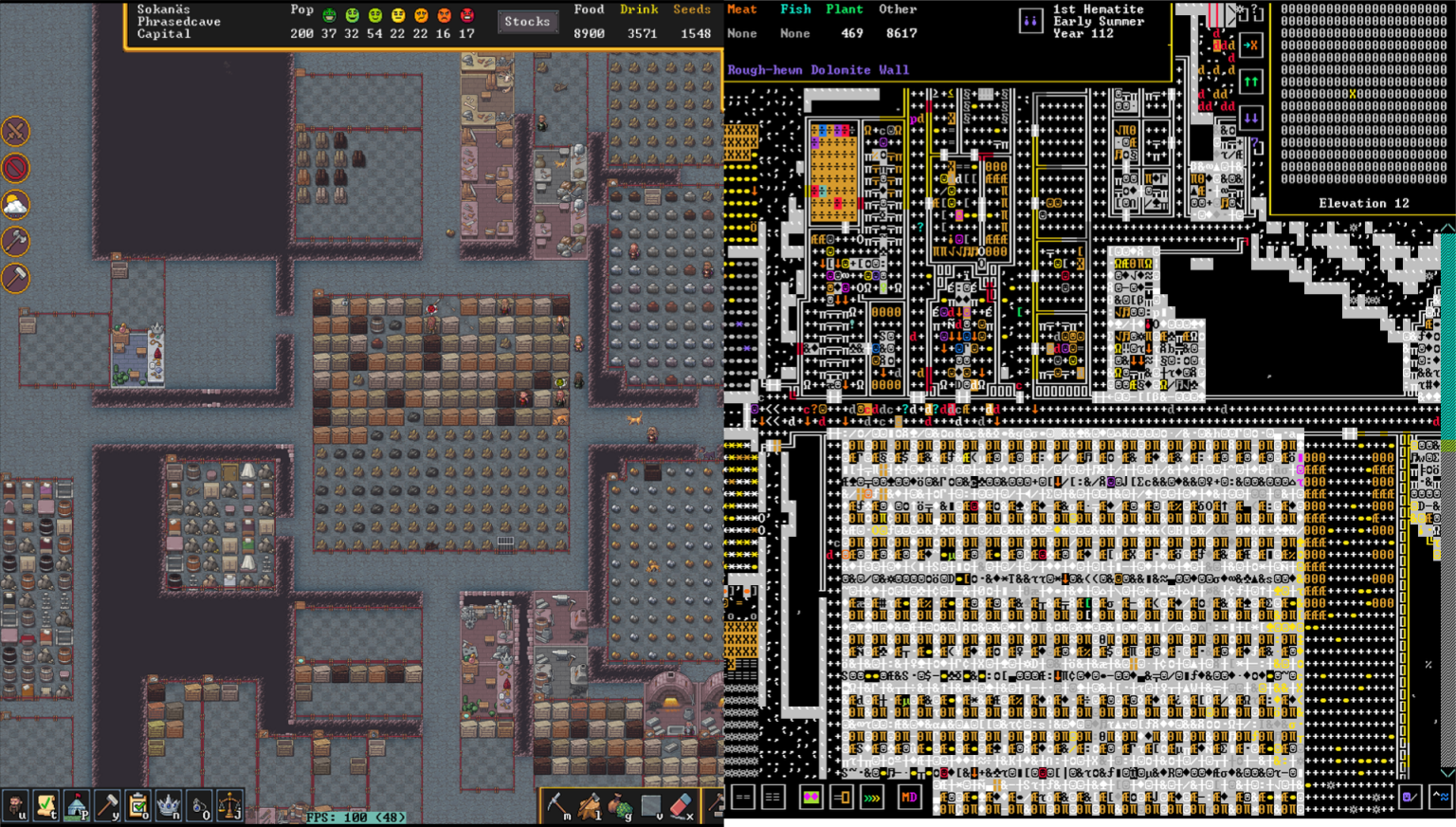Open the squads panel with crossed swords

(16, 133)
